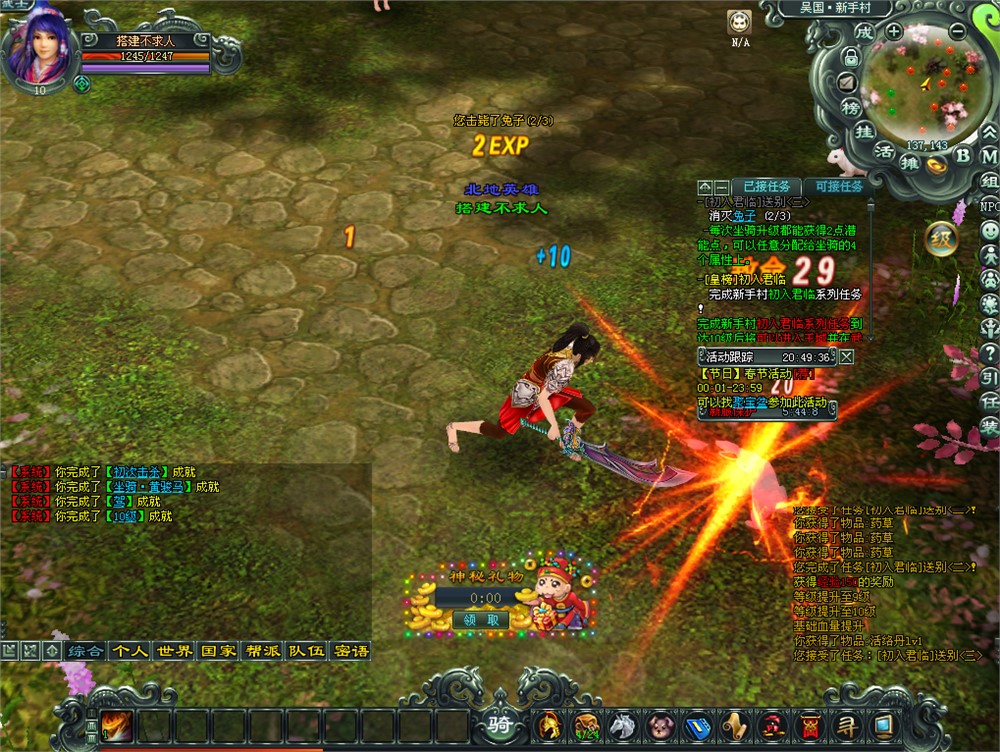
Task: Click the player portrait avatar
Action: click(x=40, y=50)
